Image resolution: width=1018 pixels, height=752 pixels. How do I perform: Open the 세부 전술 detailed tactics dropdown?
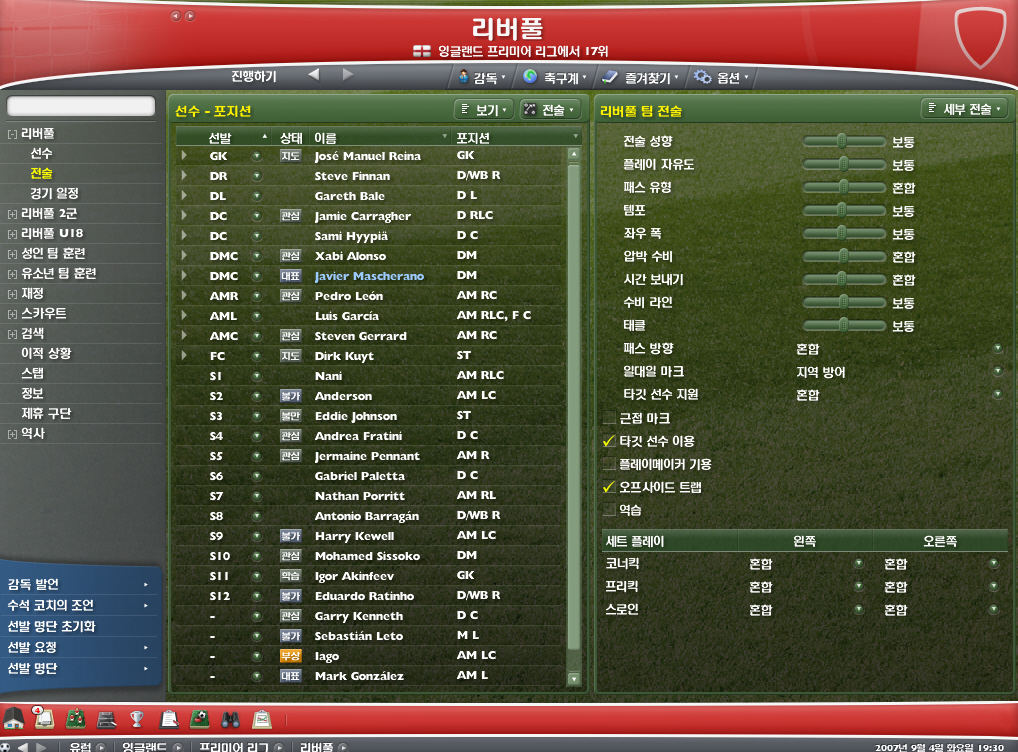click(x=964, y=109)
